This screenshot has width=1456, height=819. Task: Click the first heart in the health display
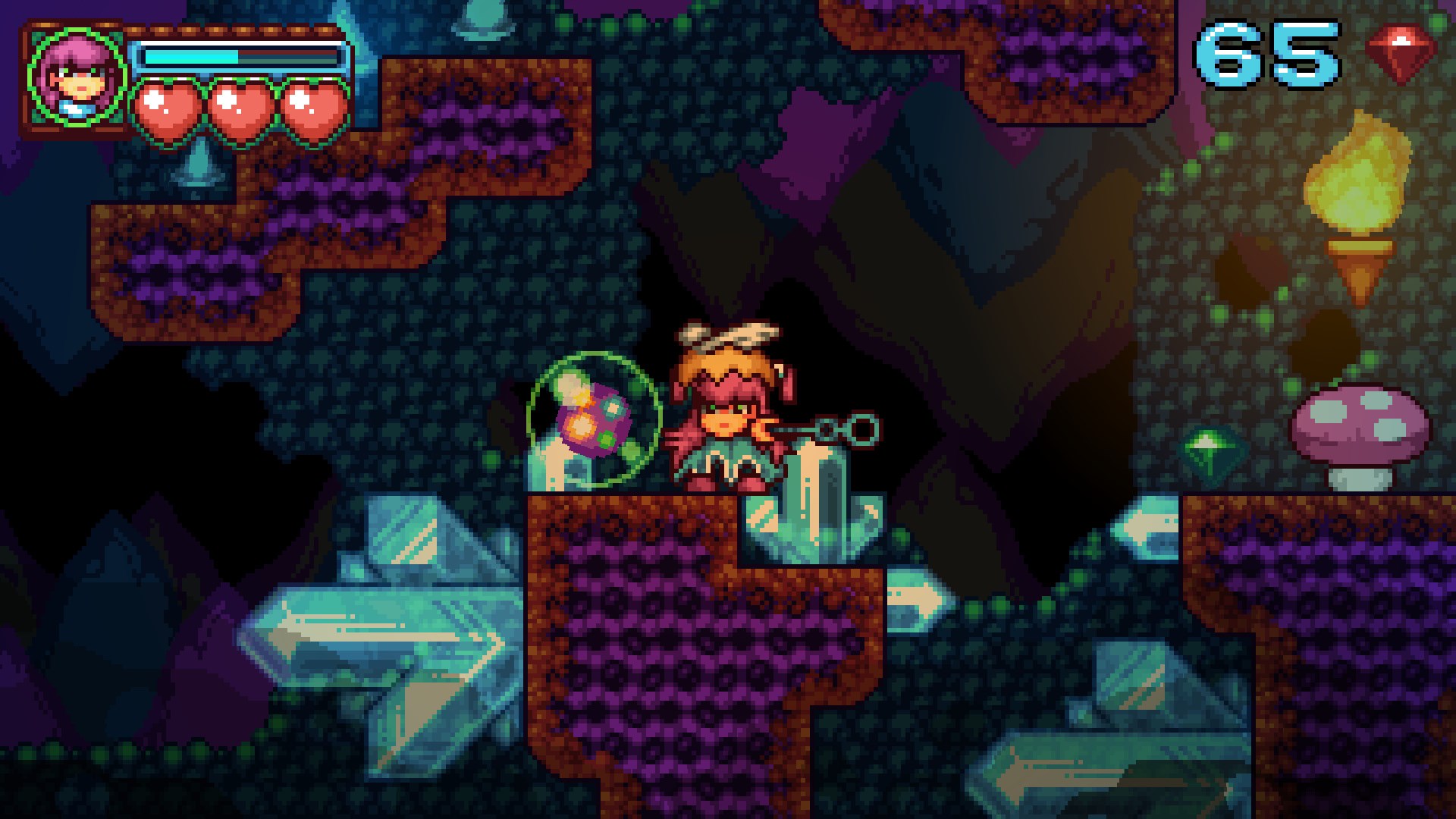(x=167, y=106)
